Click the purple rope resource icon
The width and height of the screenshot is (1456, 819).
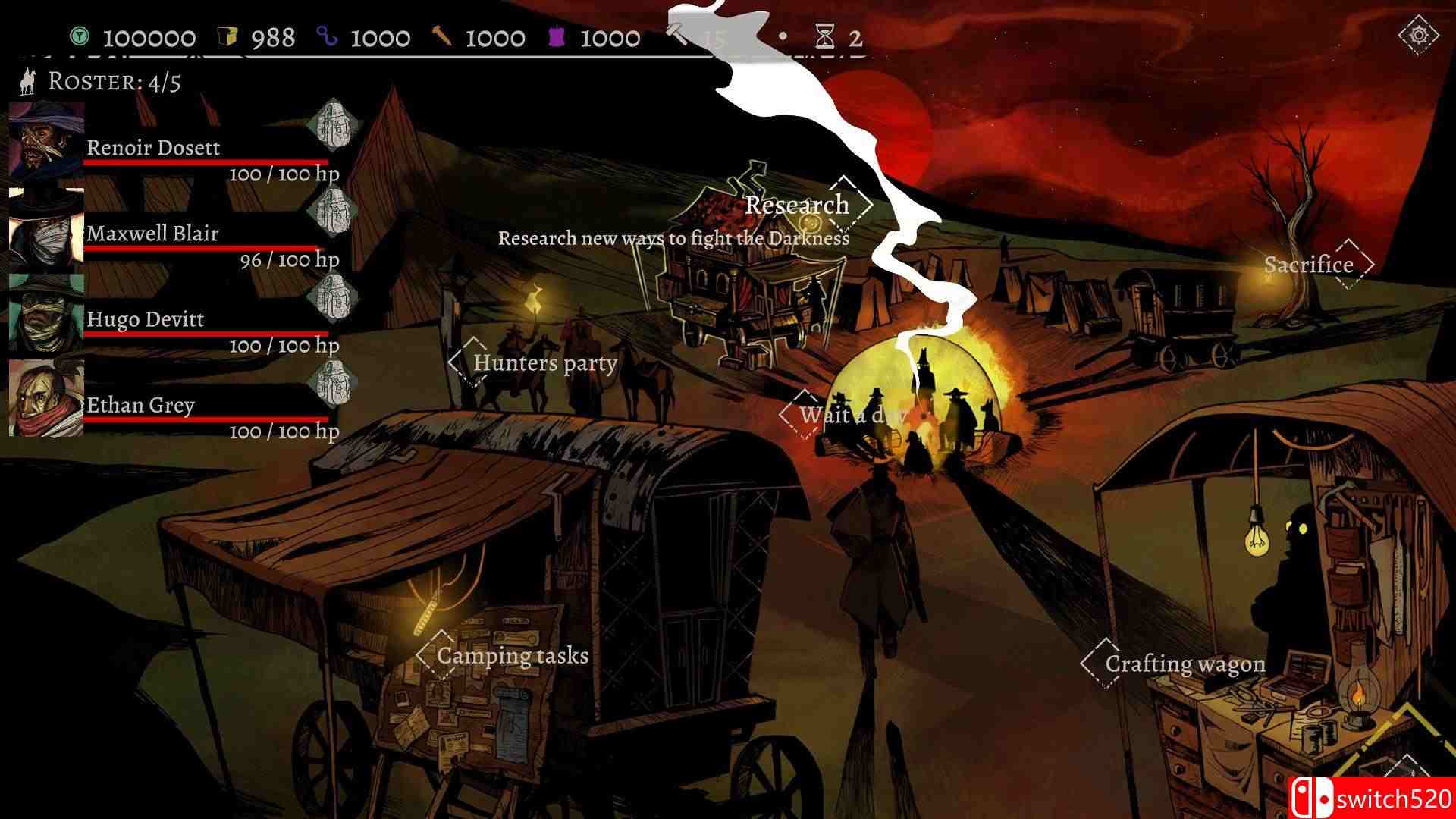click(326, 36)
